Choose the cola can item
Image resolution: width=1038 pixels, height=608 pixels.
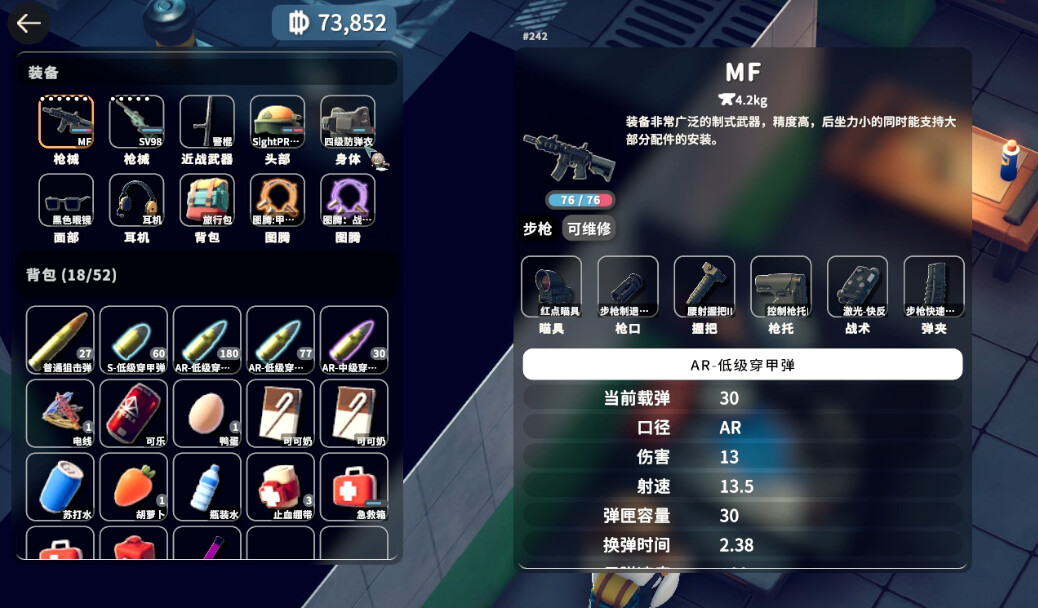[x=134, y=413]
